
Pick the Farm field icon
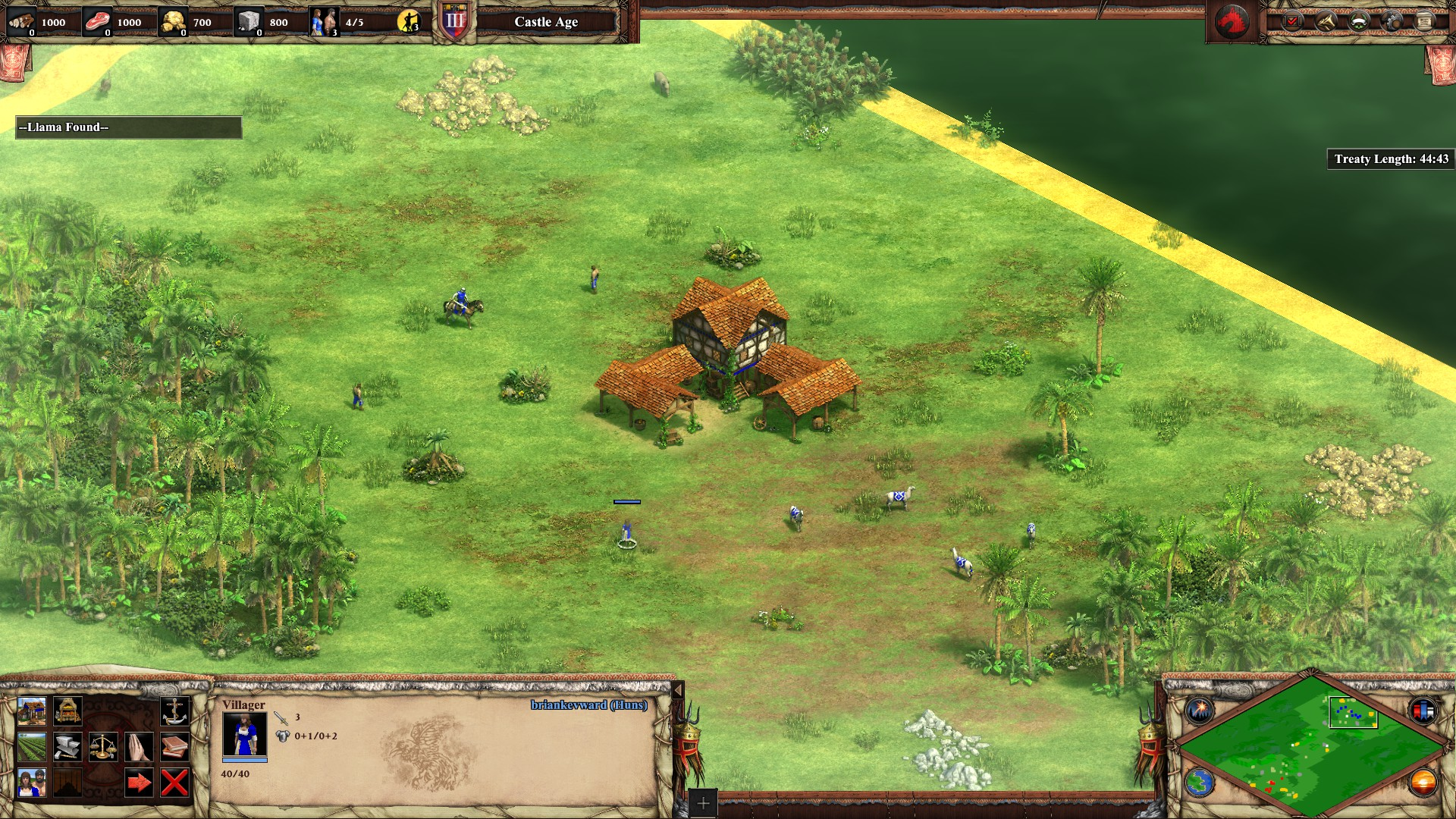[32, 748]
